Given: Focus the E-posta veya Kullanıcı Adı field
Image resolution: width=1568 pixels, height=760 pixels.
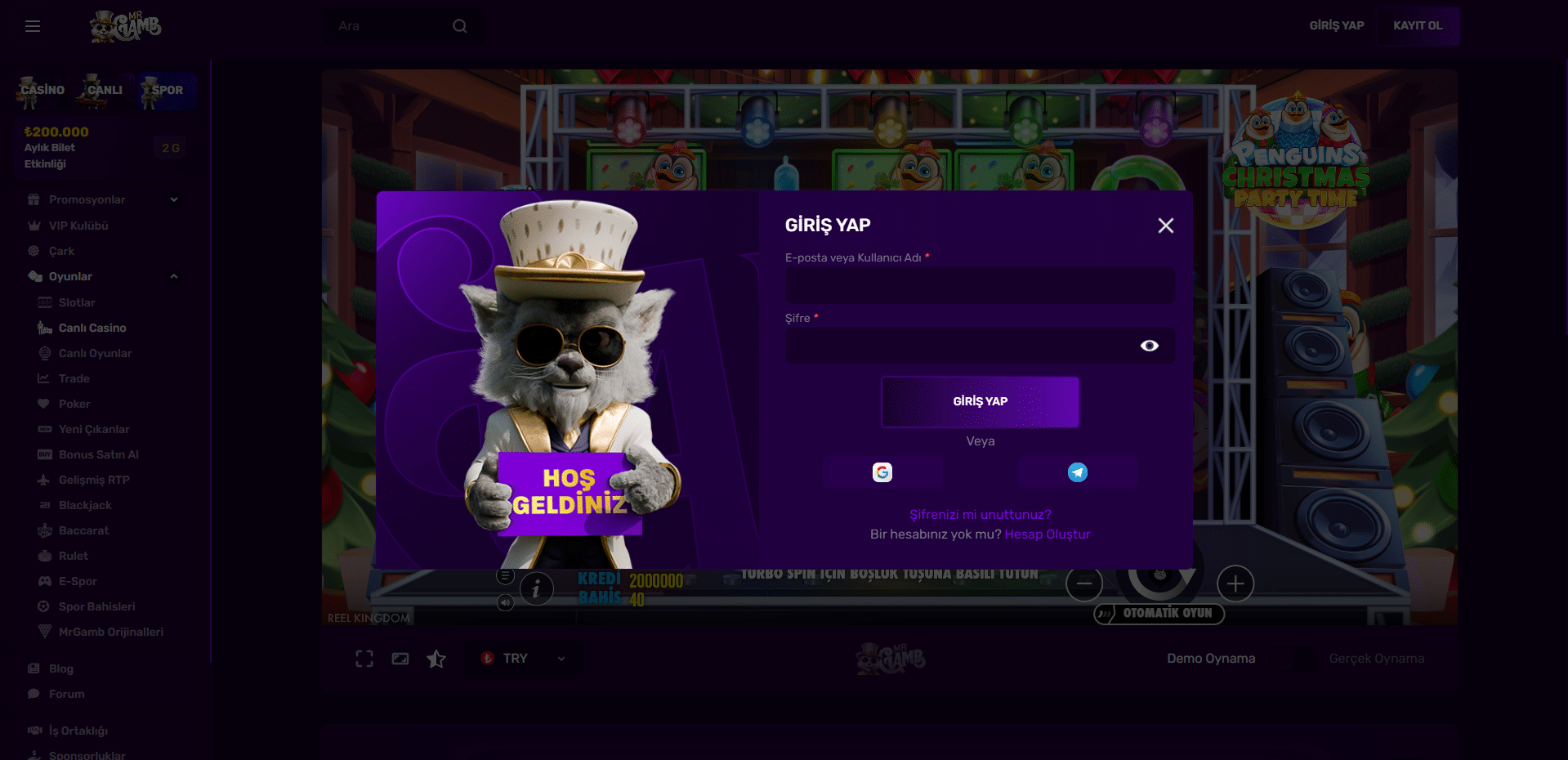Looking at the screenshot, I should click(980, 286).
